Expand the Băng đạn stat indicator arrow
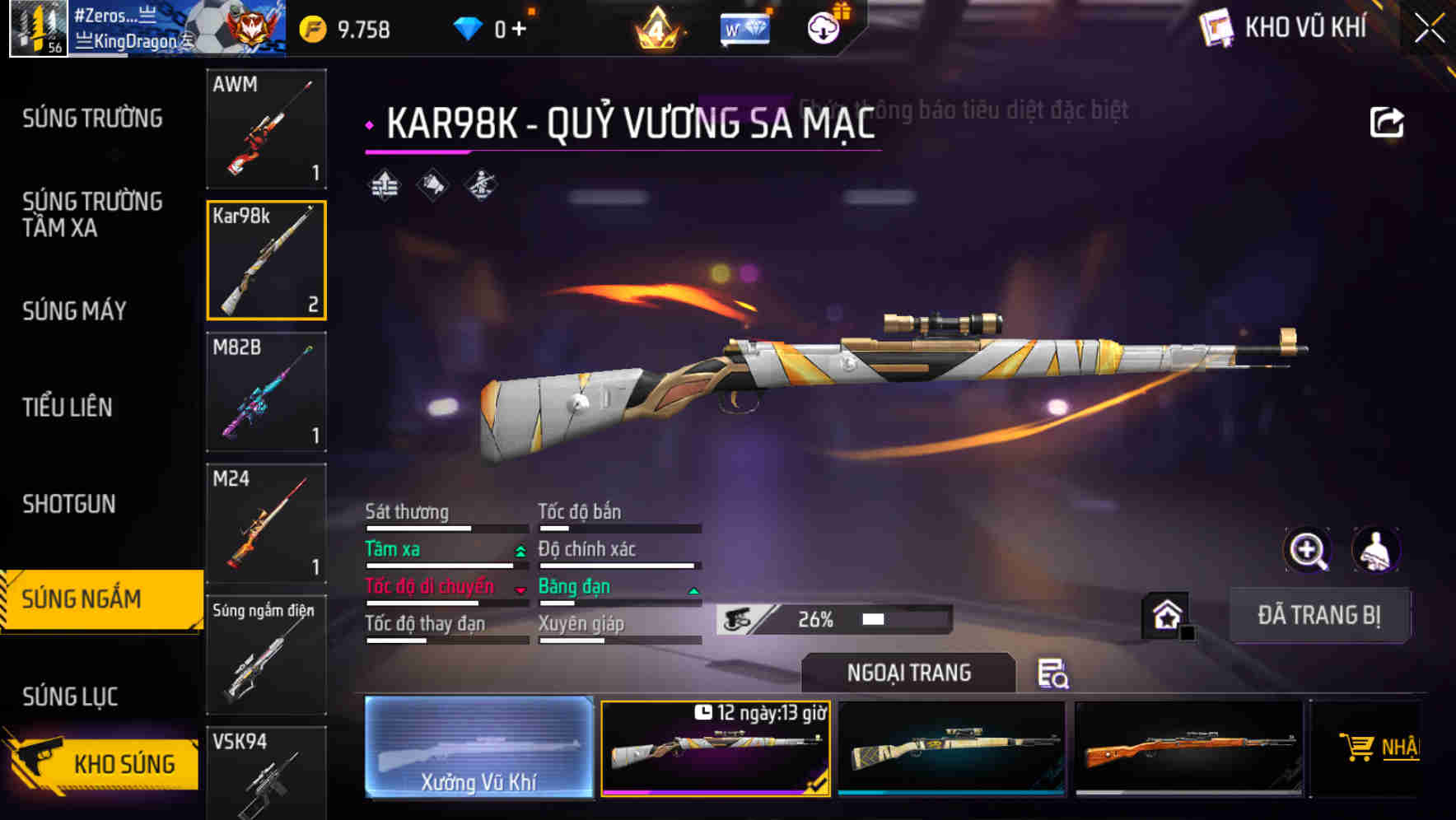This screenshot has width=1456, height=820. (693, 590)
